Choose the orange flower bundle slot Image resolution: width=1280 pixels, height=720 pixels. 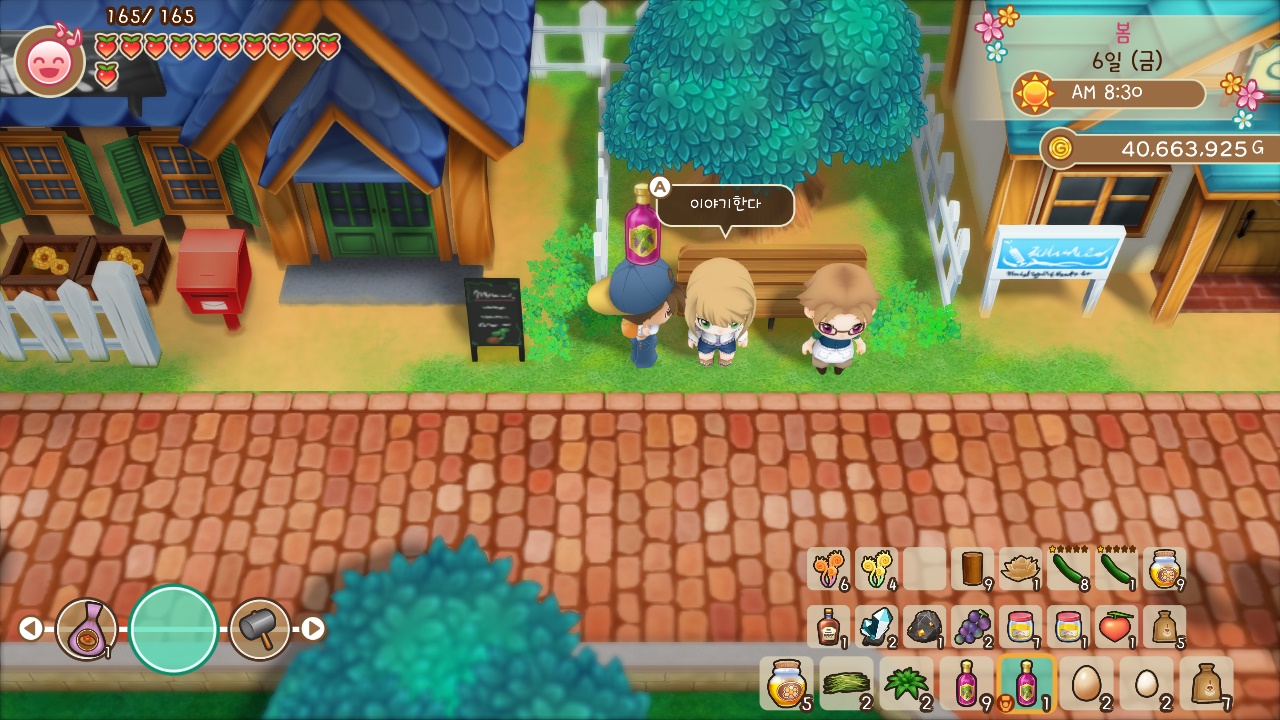click(x=828, y=569)
